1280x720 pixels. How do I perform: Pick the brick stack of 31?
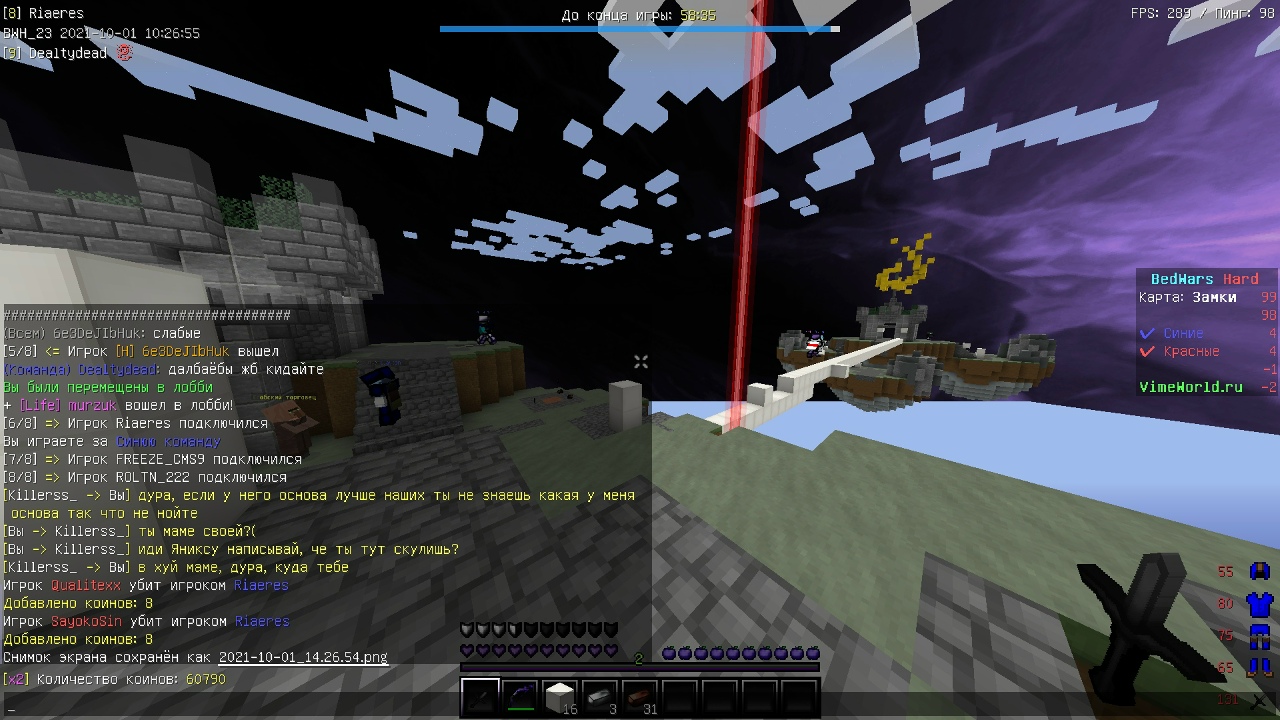click(640, 697)
